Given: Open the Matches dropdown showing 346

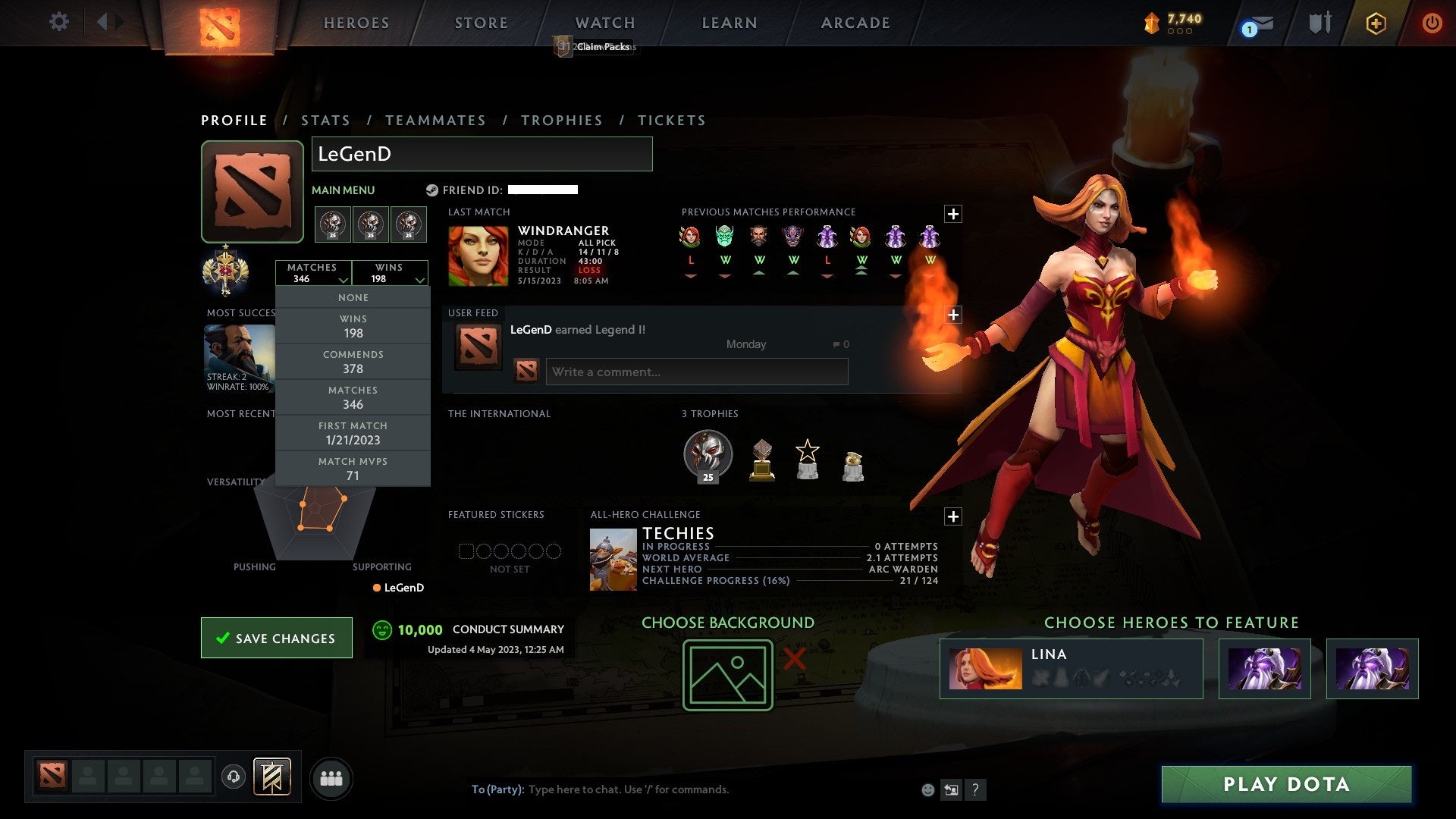Looking at the screenshot, I should [314, 273].
